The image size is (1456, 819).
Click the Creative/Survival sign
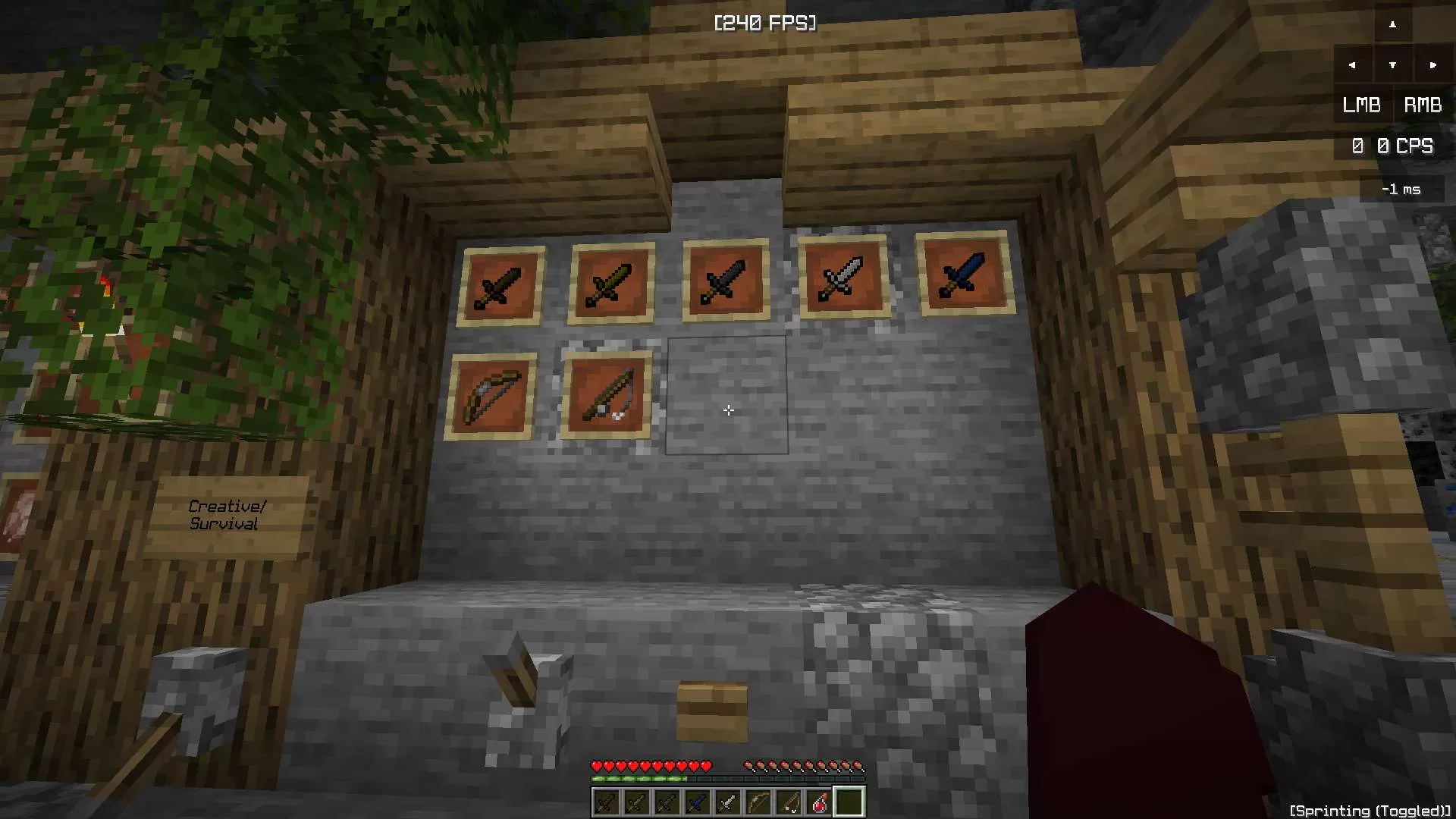(226, 514)
